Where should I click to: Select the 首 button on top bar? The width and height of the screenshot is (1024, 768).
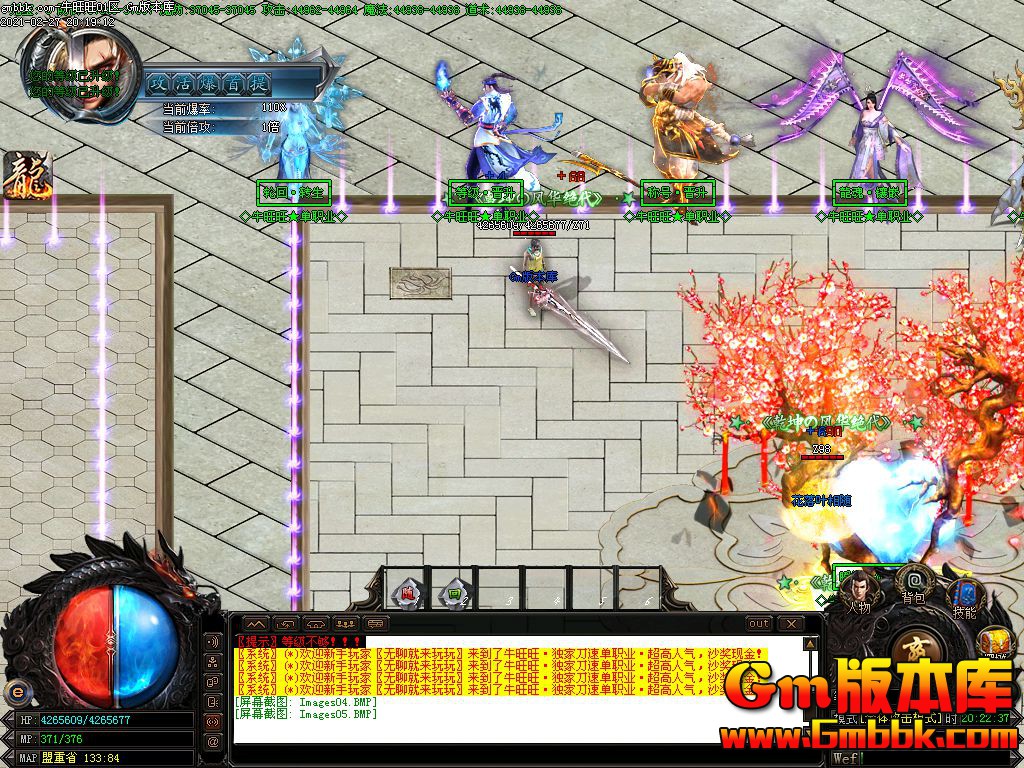(x=234, y=83)
